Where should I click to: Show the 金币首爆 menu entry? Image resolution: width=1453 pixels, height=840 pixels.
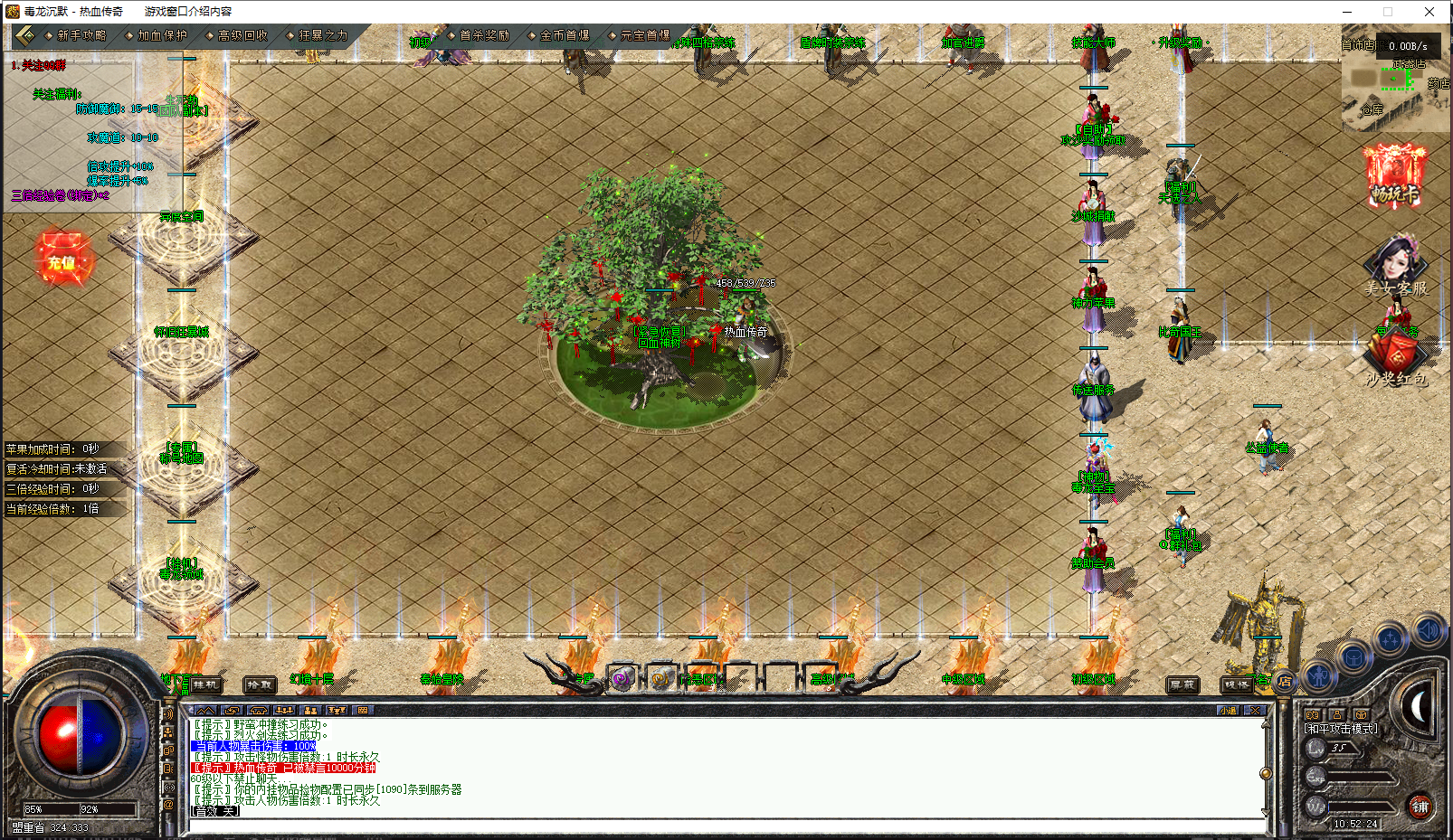pos(564,35)
